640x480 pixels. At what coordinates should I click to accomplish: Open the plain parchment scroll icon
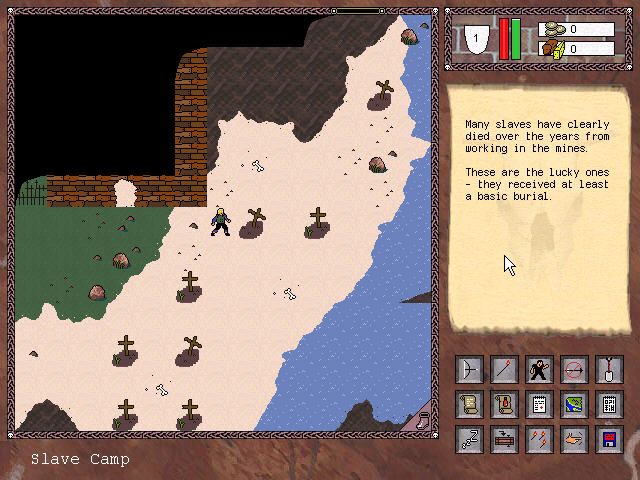(470, 405)
